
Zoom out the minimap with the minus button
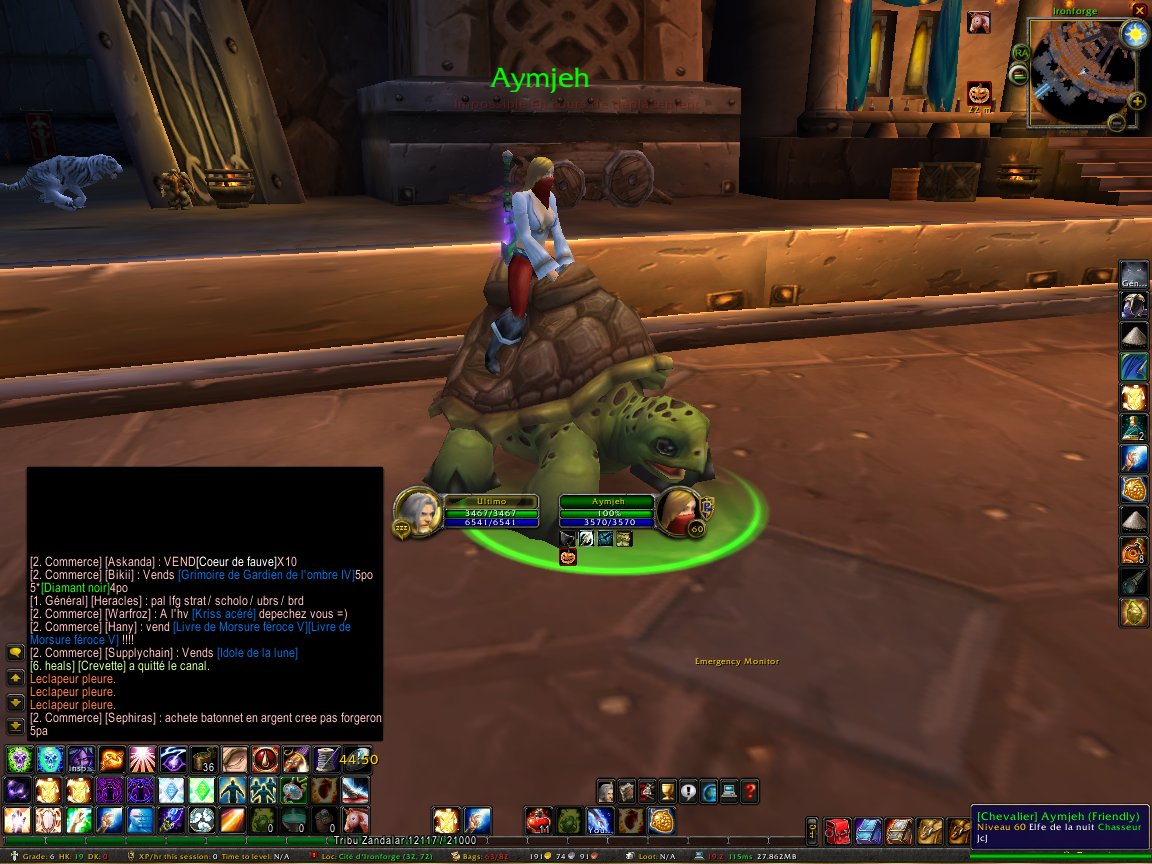pos(1116,122)
